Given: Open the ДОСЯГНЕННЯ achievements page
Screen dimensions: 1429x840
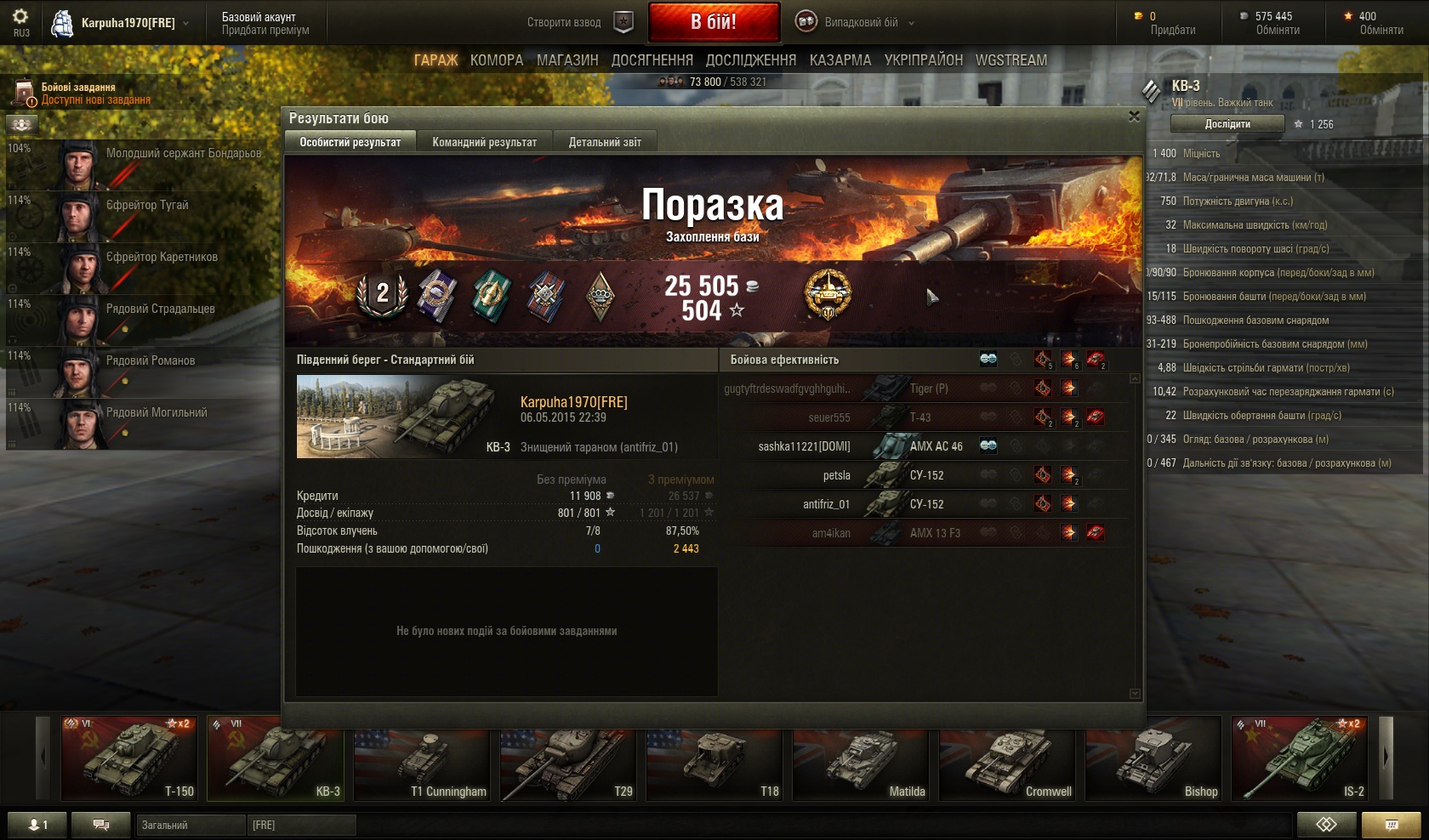Looking at the screenshot, I should pos(652,60).
